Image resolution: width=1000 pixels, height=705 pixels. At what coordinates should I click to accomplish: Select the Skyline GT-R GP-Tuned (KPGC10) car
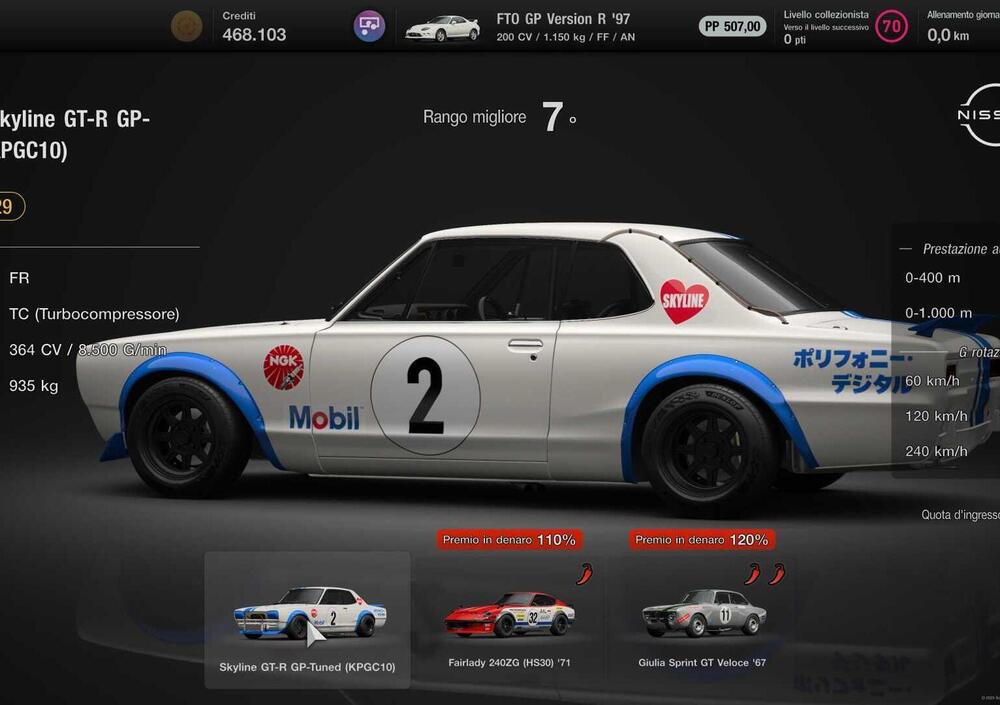point(308,618)
